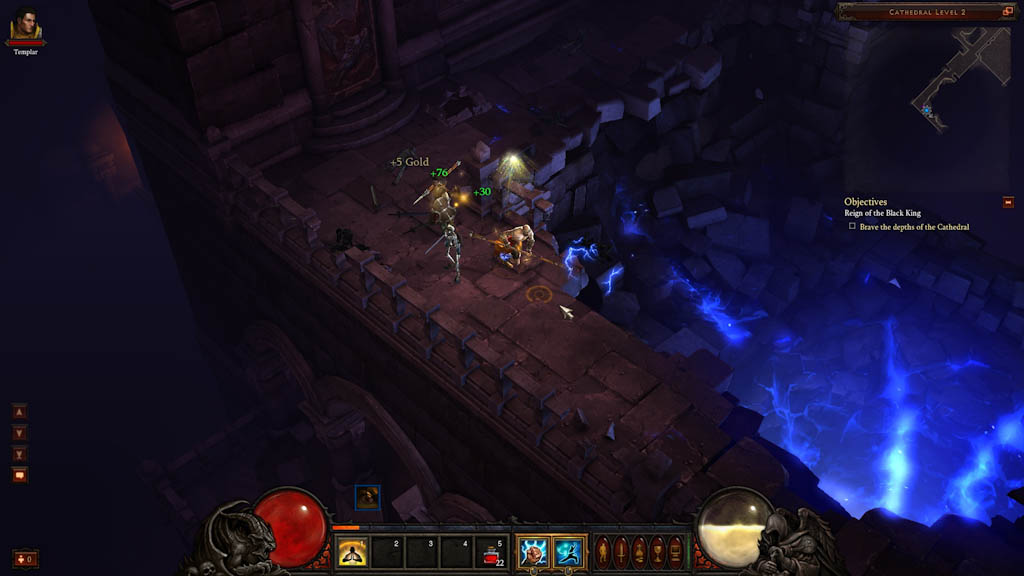Image resolution: width=1024 pixels, height=576 pixels.
Task: Jump chat to bottom with double-arrow button
Action: [x=19, y=454]
